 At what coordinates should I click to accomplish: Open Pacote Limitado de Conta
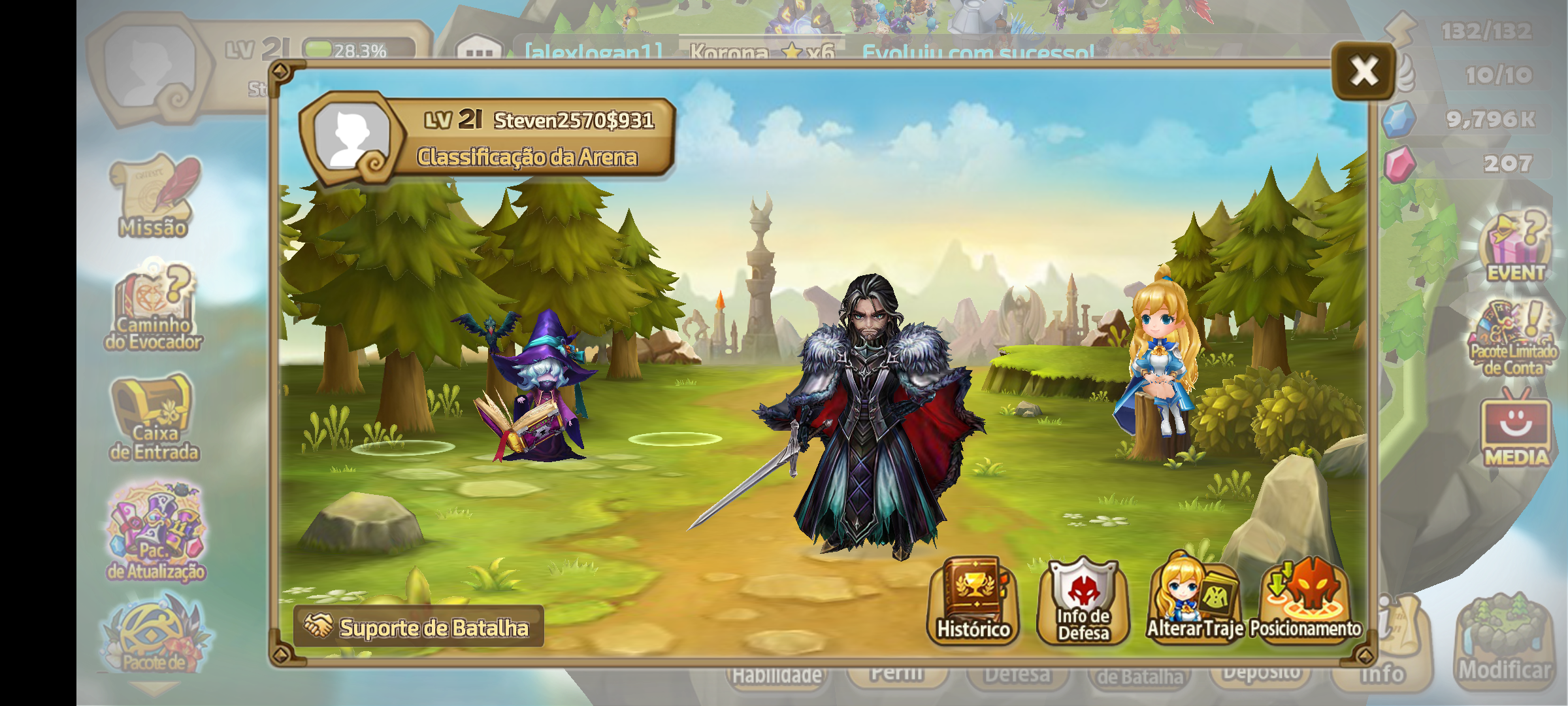point(1513,340)
